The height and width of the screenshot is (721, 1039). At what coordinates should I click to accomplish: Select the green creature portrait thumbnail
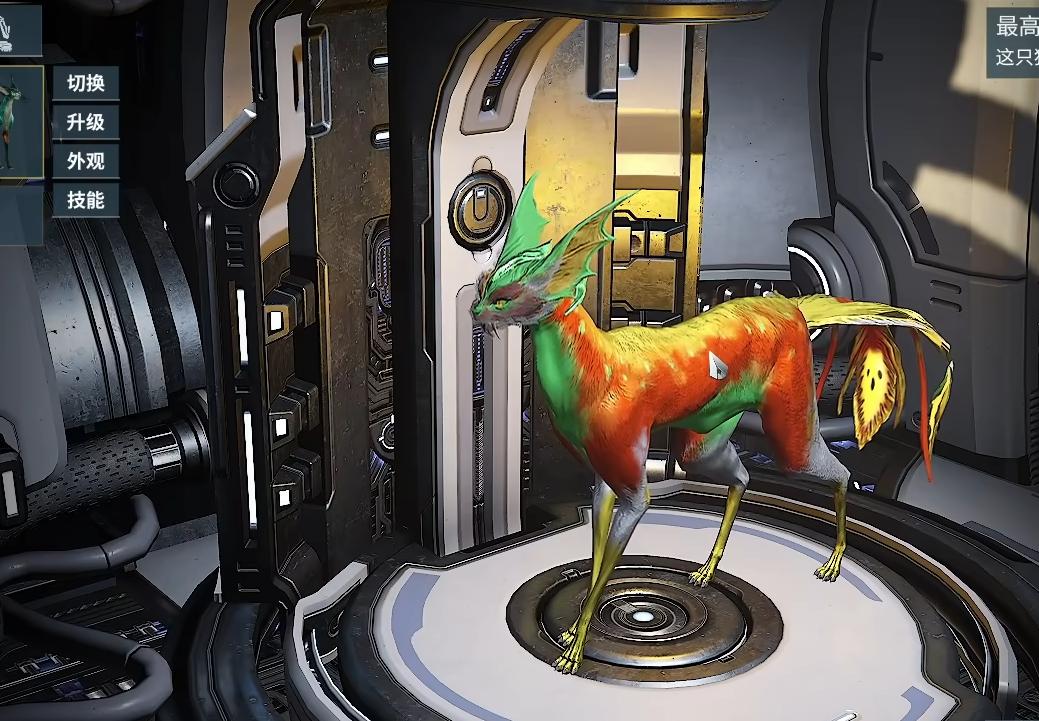tap(20, 122)
